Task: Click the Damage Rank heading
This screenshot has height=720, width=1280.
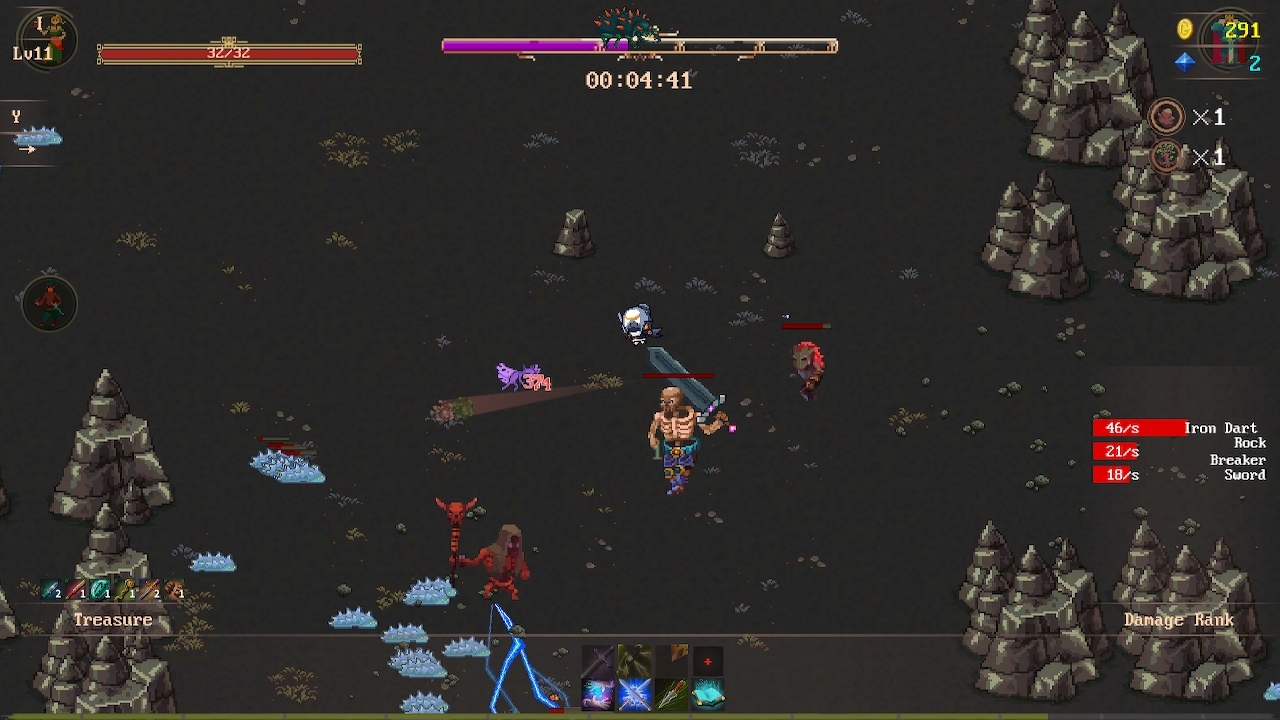Action: click(1180, 619)
